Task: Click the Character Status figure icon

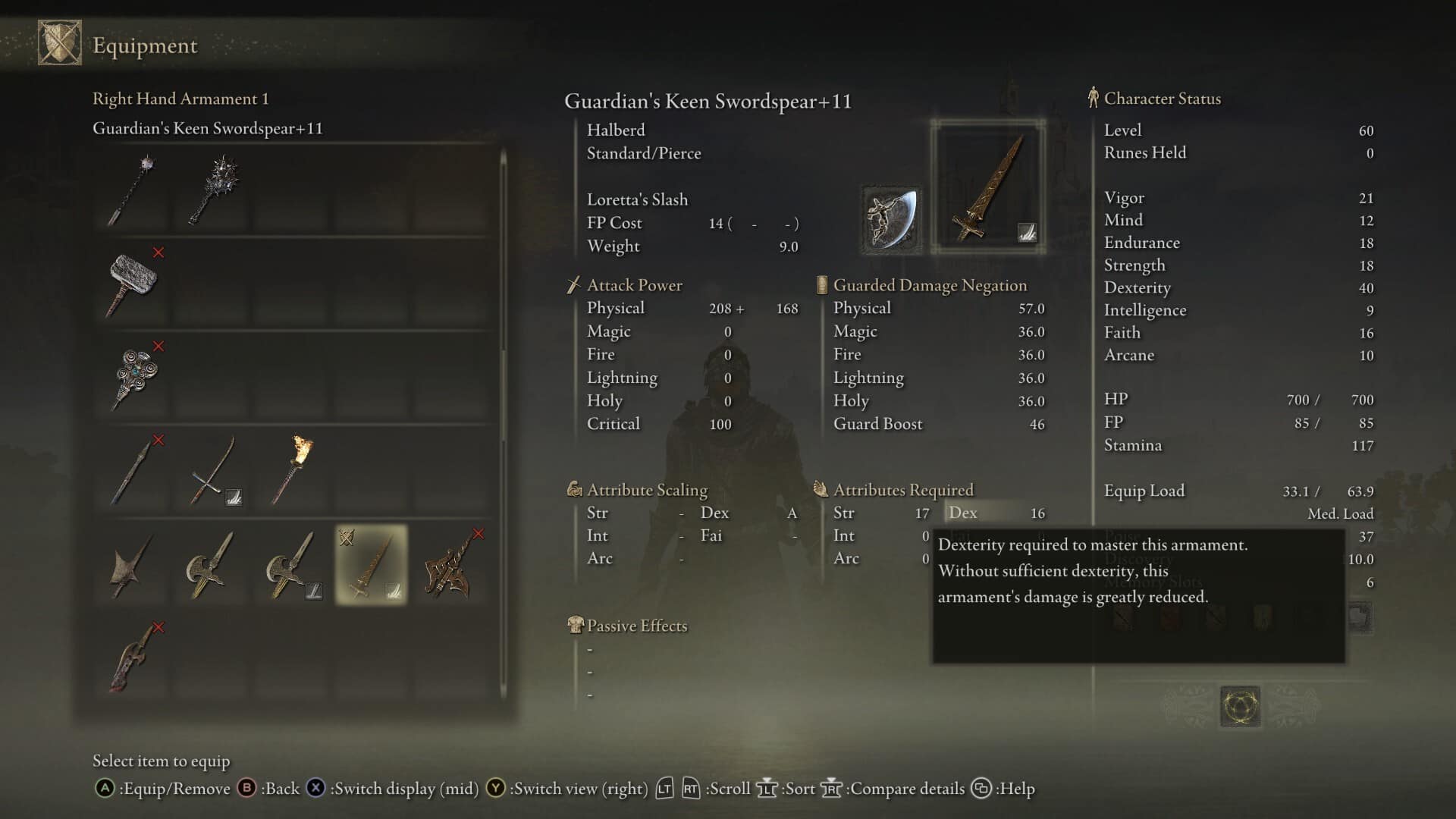Action: [1092, 98]
